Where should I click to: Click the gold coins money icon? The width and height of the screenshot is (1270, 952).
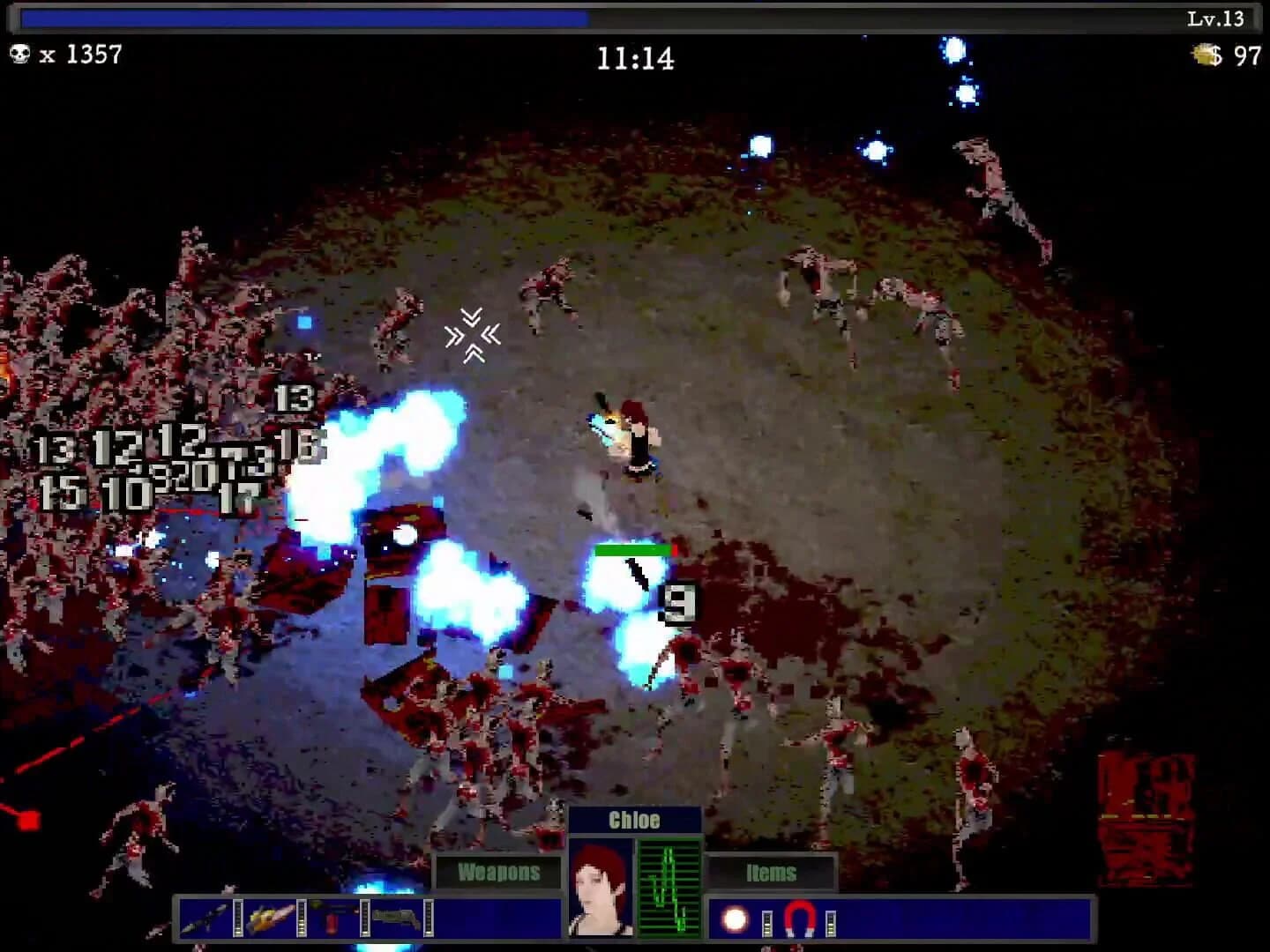click(x=1203, y=55)
